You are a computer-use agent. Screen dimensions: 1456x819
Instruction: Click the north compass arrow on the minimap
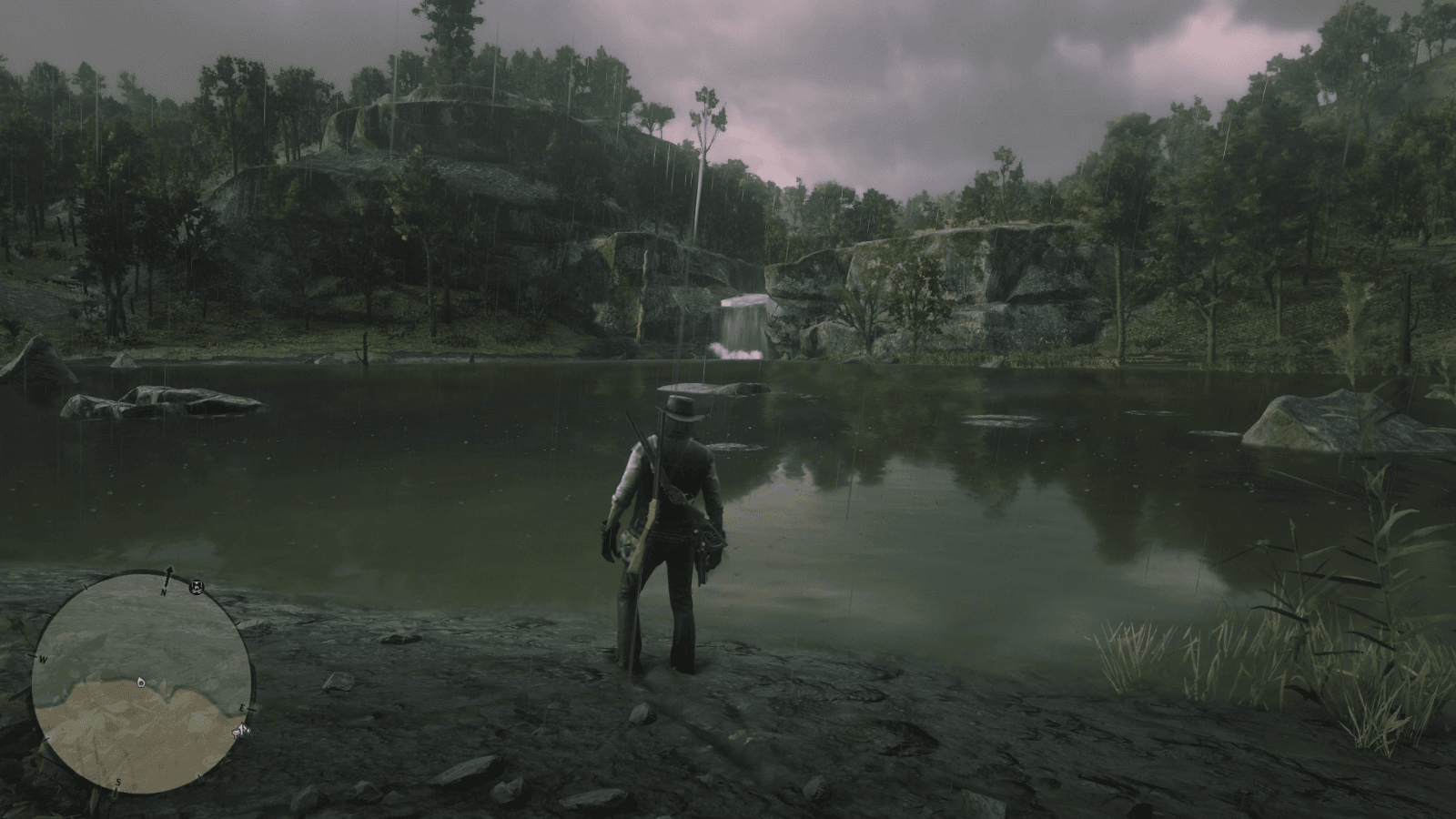[168, 571]
